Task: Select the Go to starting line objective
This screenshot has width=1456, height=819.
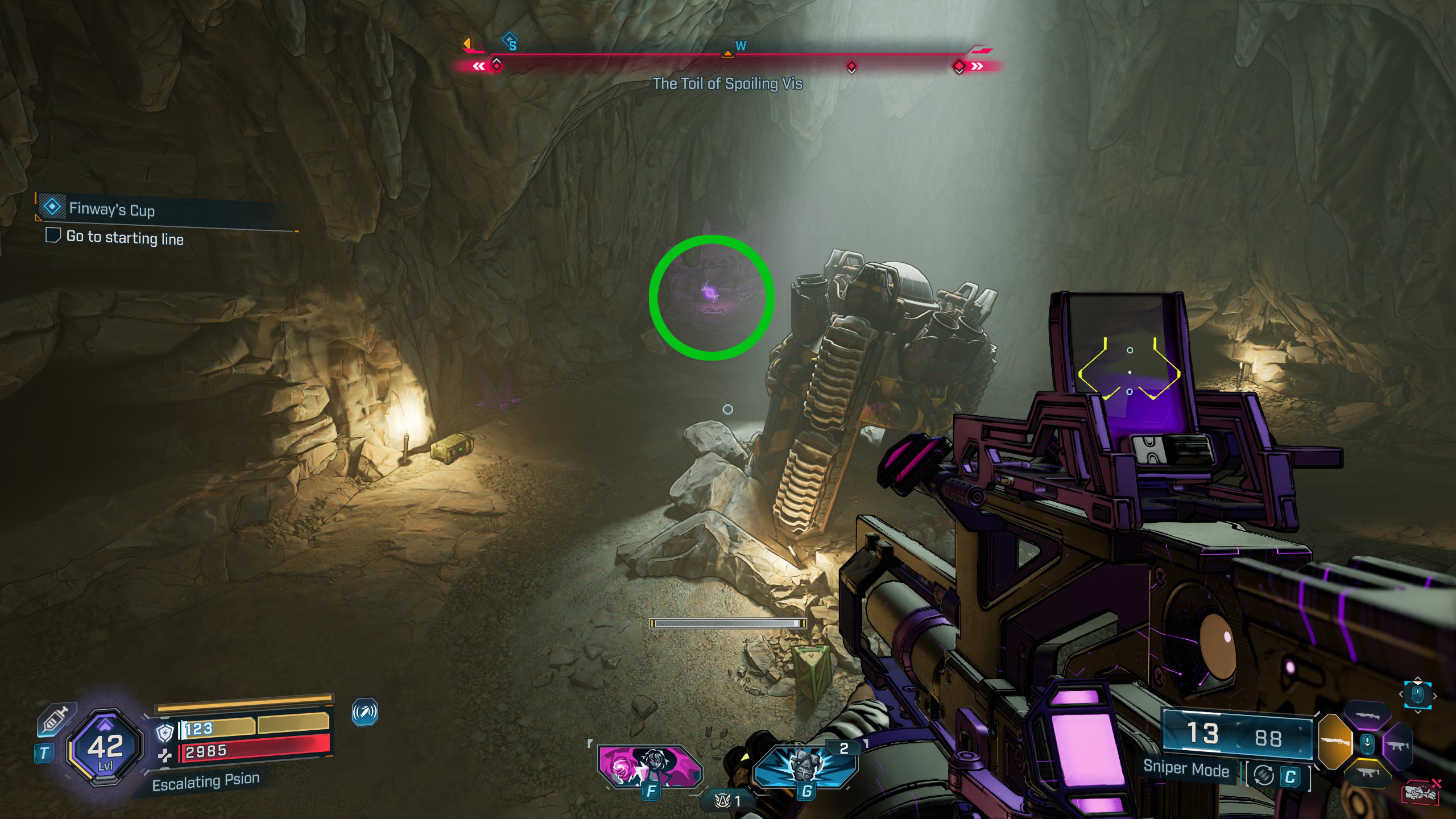Action: pyautogui.click(x=125, y=237)
